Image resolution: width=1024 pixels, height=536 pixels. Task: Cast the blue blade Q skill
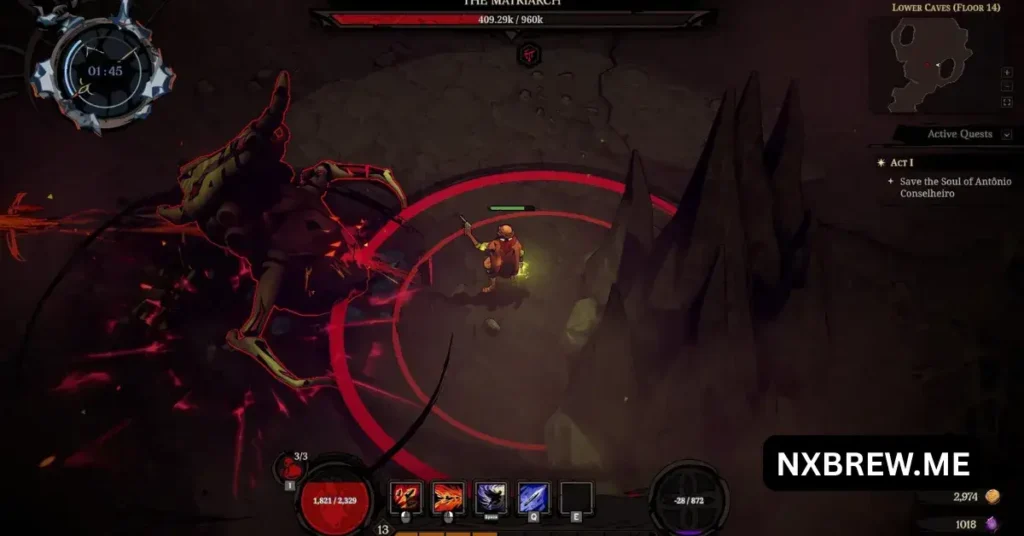[x=533, y=496]
